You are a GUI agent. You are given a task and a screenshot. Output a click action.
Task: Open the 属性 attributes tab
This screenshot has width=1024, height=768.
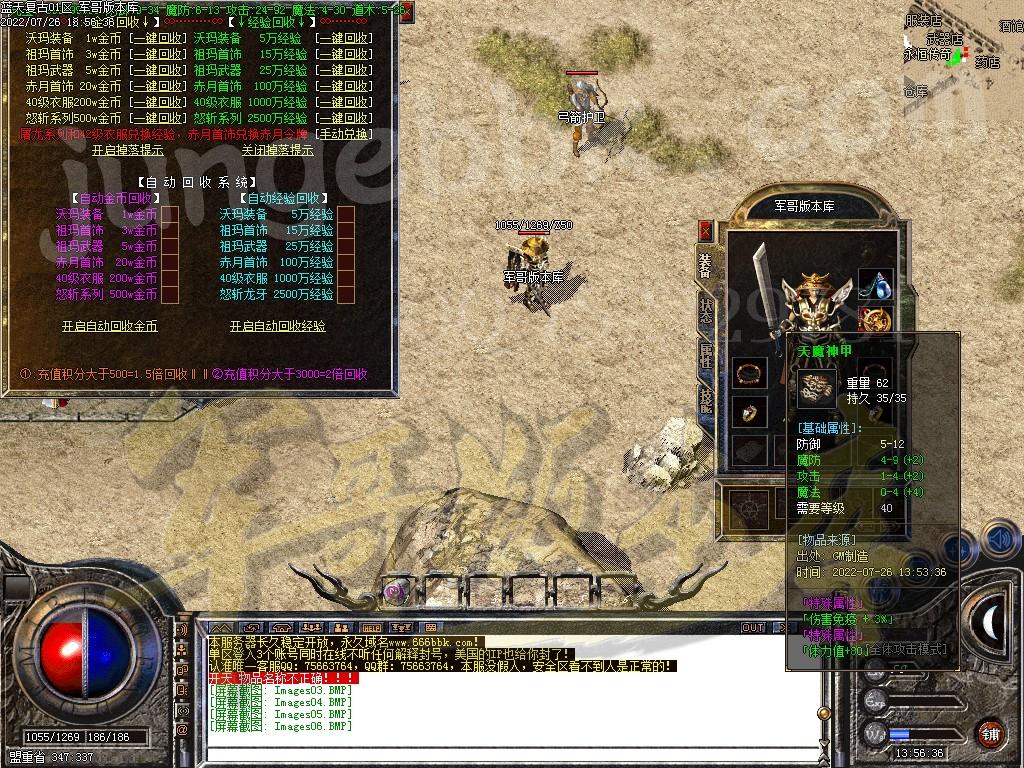706,355
